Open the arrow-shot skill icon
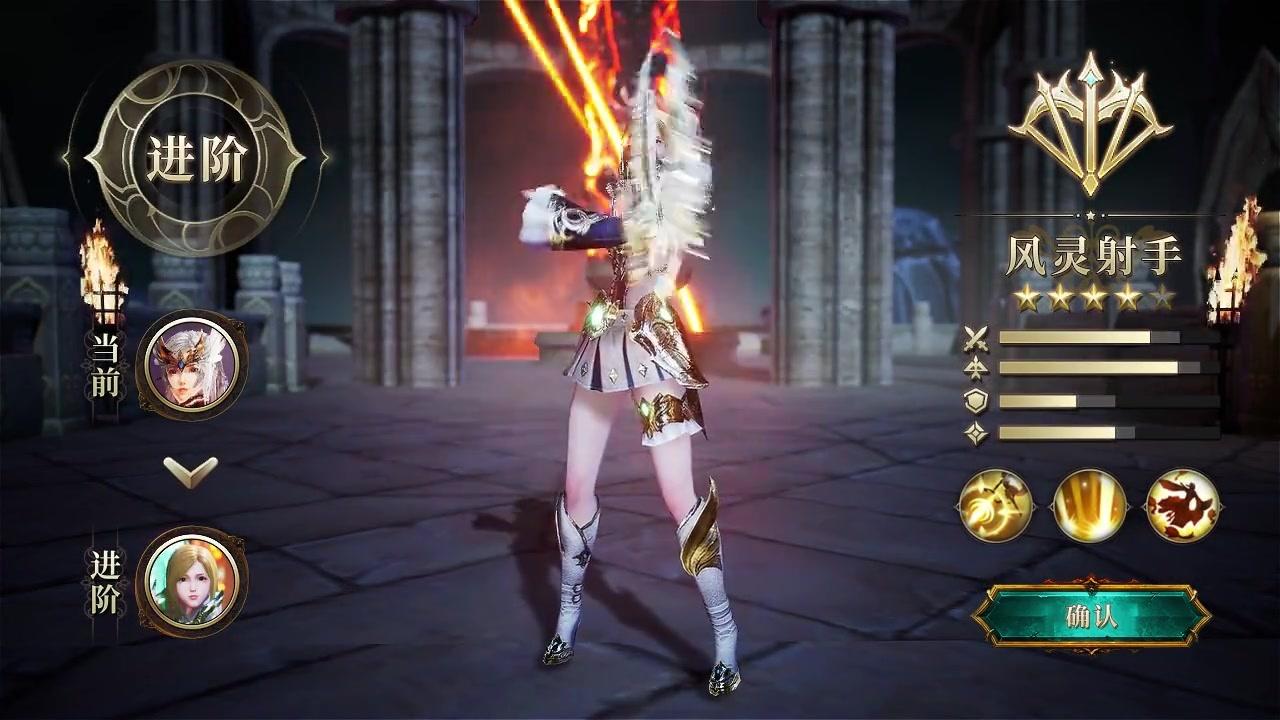This screenshot has height=720, width=1280. [998, 505]
